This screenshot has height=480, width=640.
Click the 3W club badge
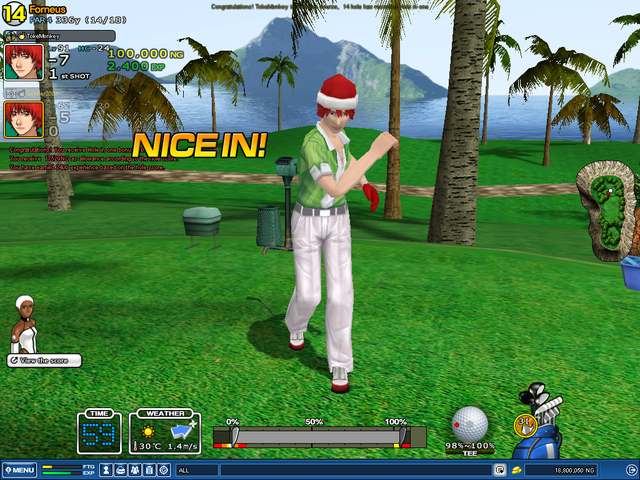pos(523,425)
